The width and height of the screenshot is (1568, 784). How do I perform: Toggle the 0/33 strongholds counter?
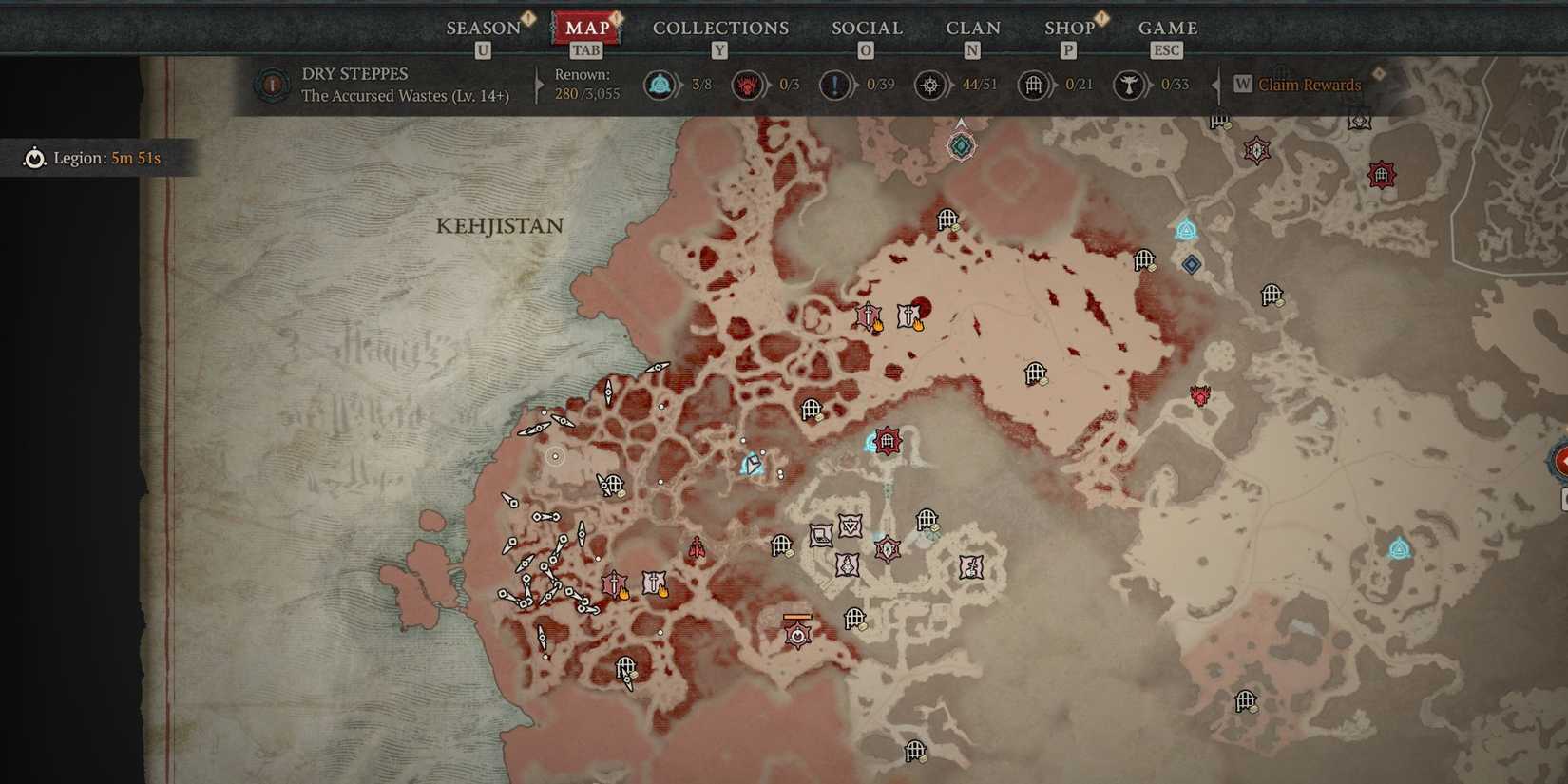[1153, 85]
